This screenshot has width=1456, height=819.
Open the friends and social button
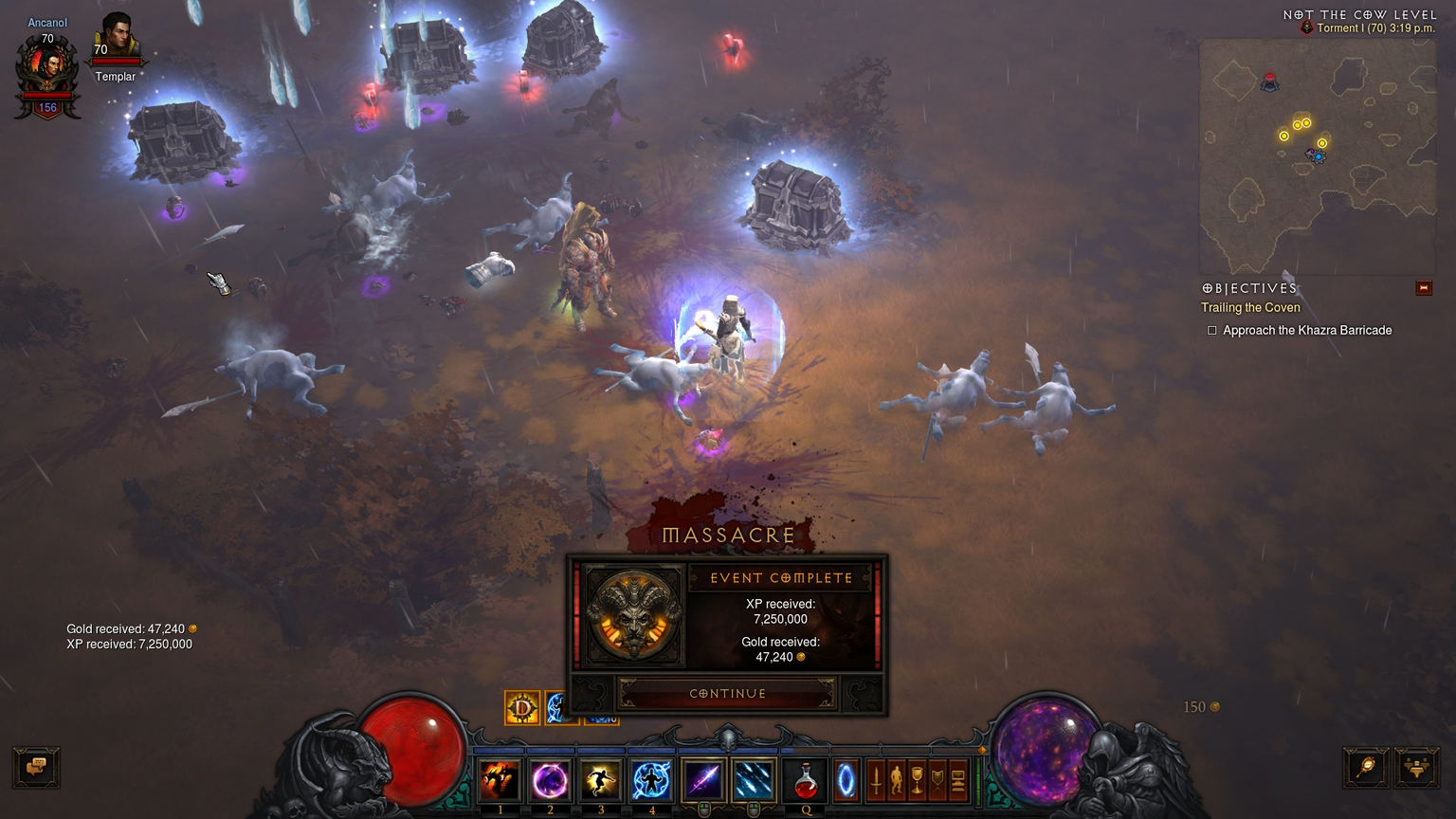(x=1416, y=767)
